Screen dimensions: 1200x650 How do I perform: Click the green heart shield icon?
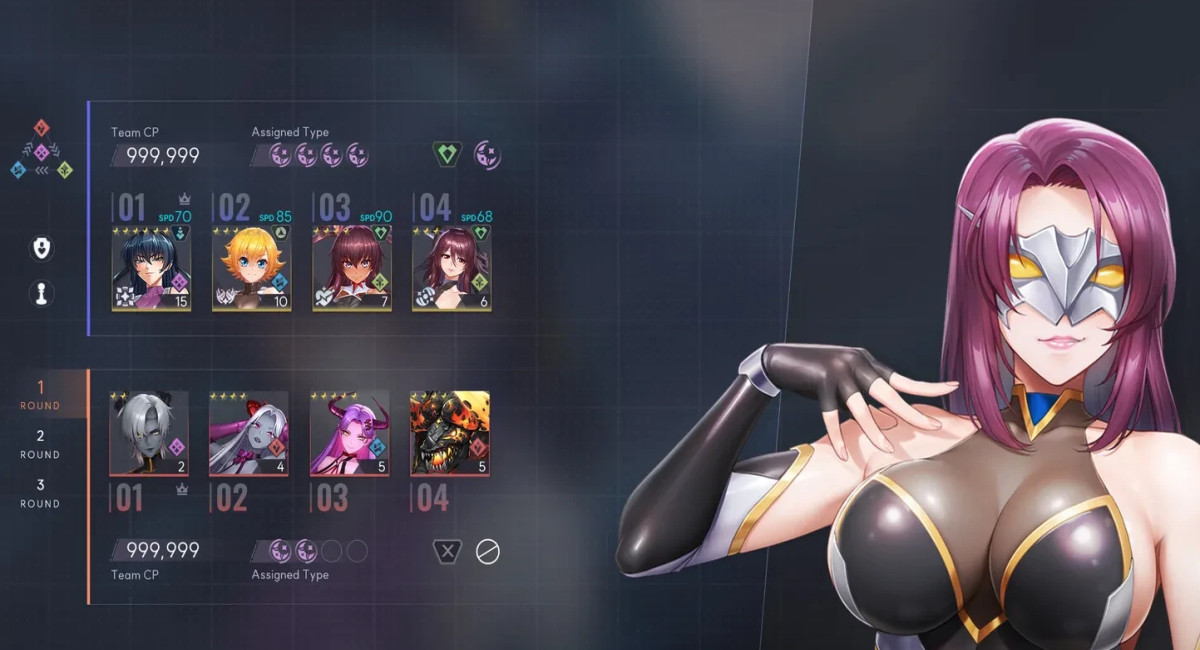click(x=447, y=154)
